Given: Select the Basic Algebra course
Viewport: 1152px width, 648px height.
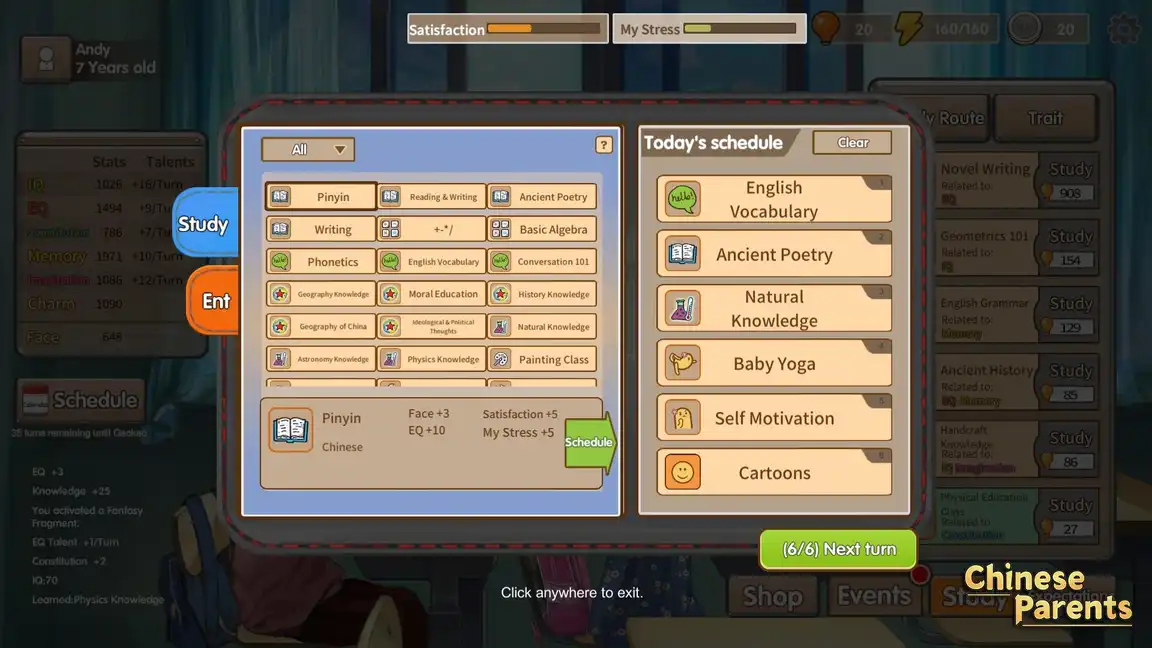Looking at the screenshot, I should [x=542, y=229].
